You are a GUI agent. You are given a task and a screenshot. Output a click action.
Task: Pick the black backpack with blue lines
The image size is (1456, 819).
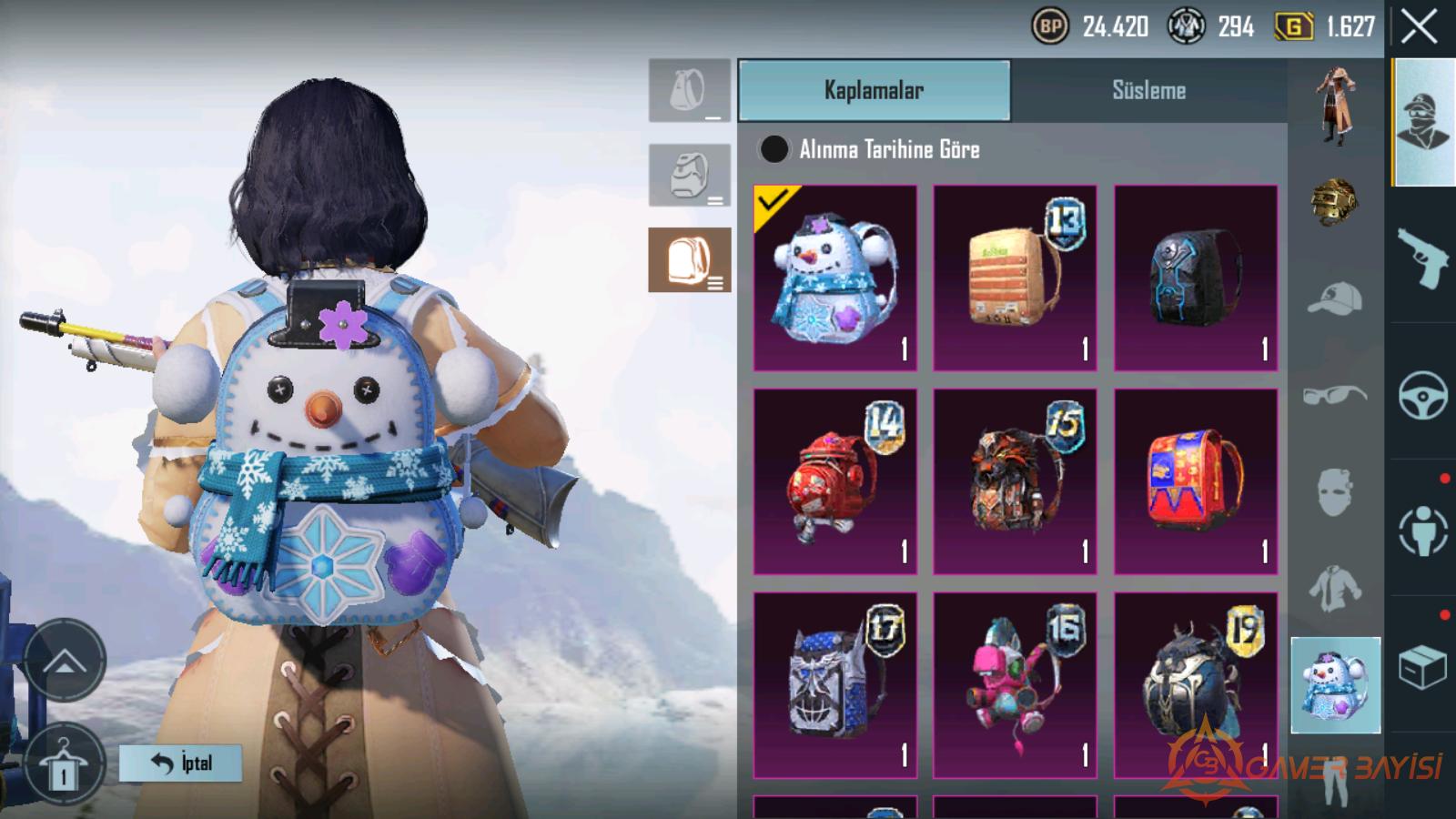click(1195, 278)
